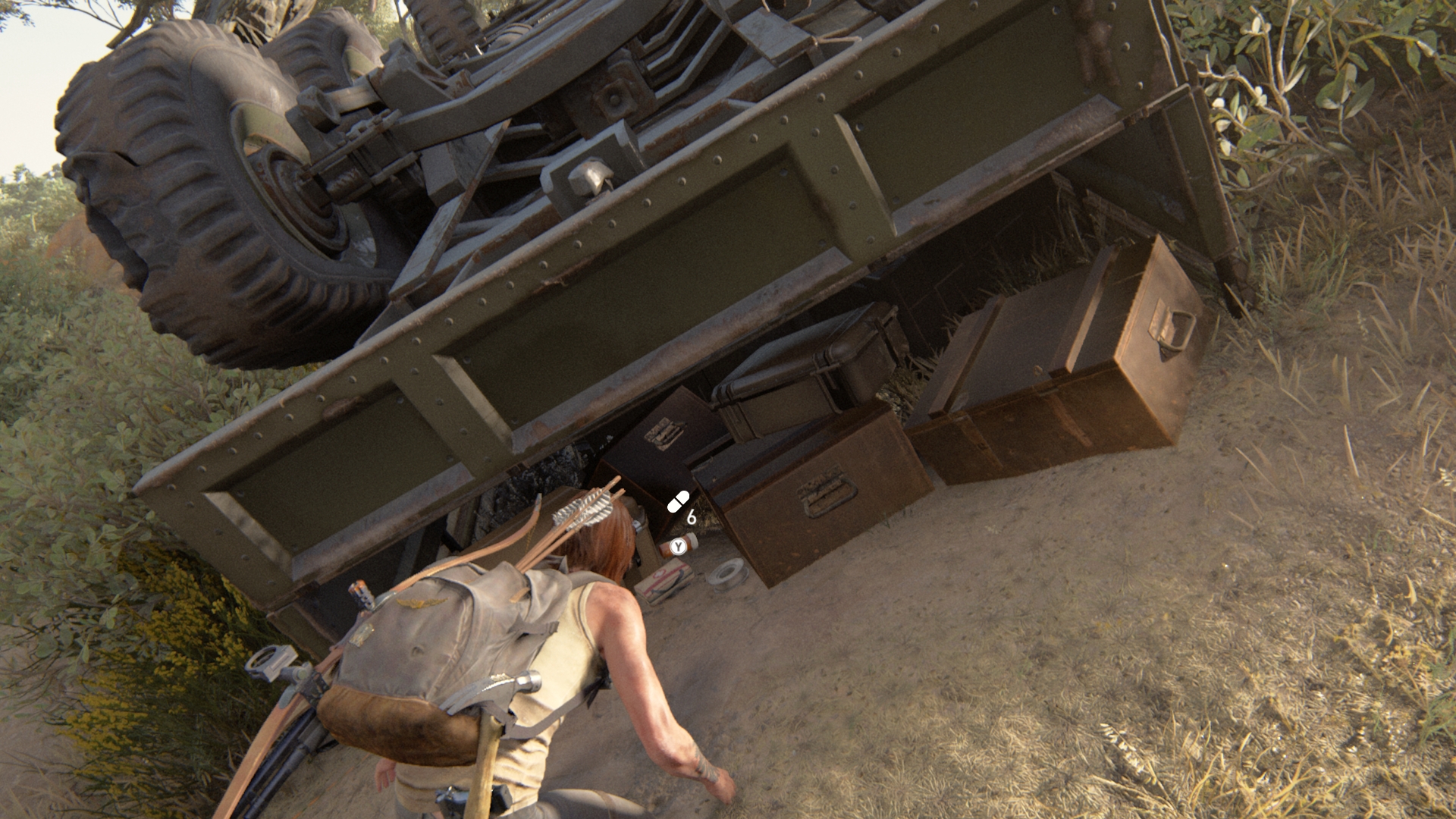
Task: Select the supplement pills pickup icon
Action: tap(678, 502)
